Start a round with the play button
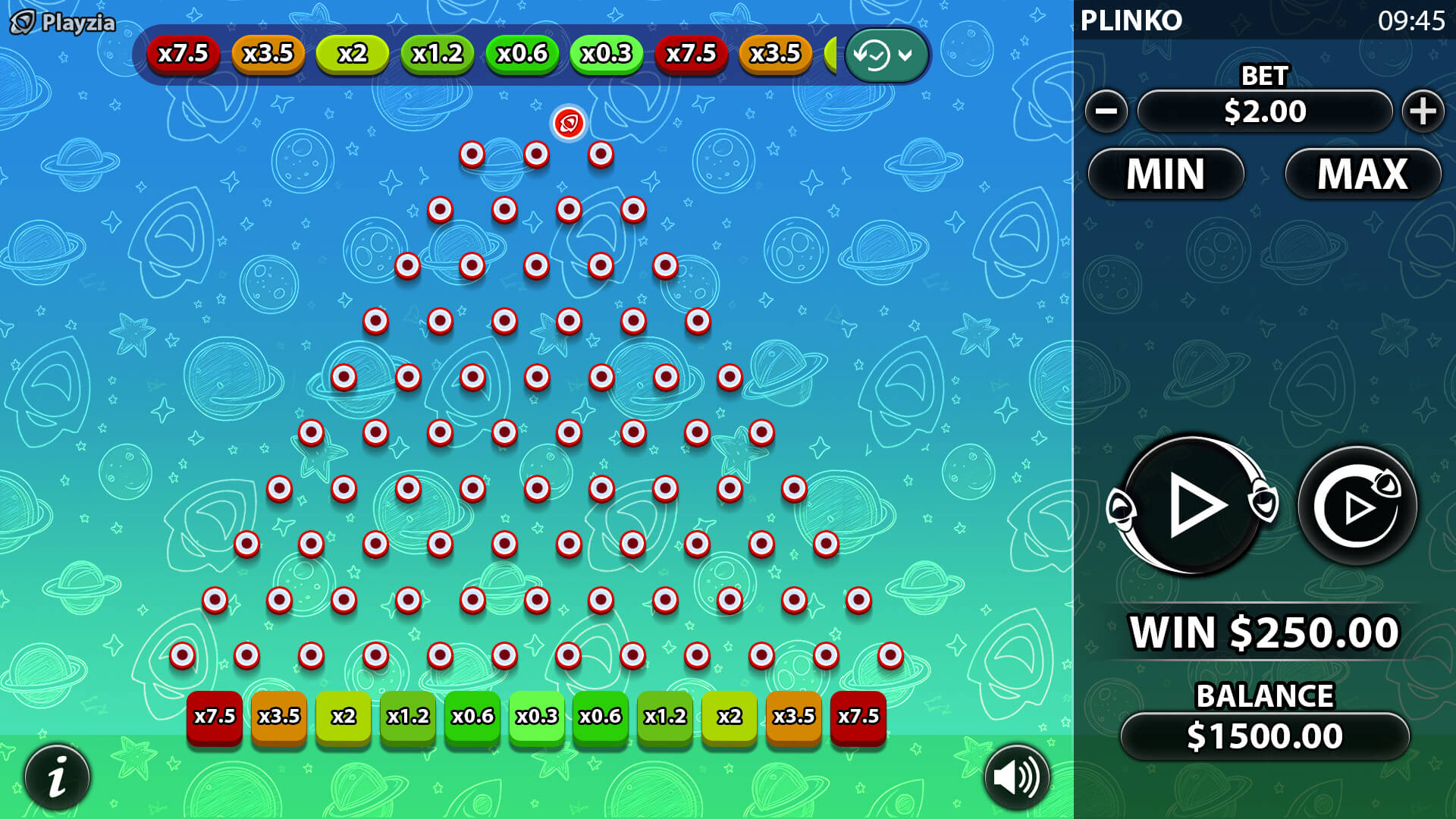The height and width of the screenshot is (819, 1456). click(x=1192, y=505)
